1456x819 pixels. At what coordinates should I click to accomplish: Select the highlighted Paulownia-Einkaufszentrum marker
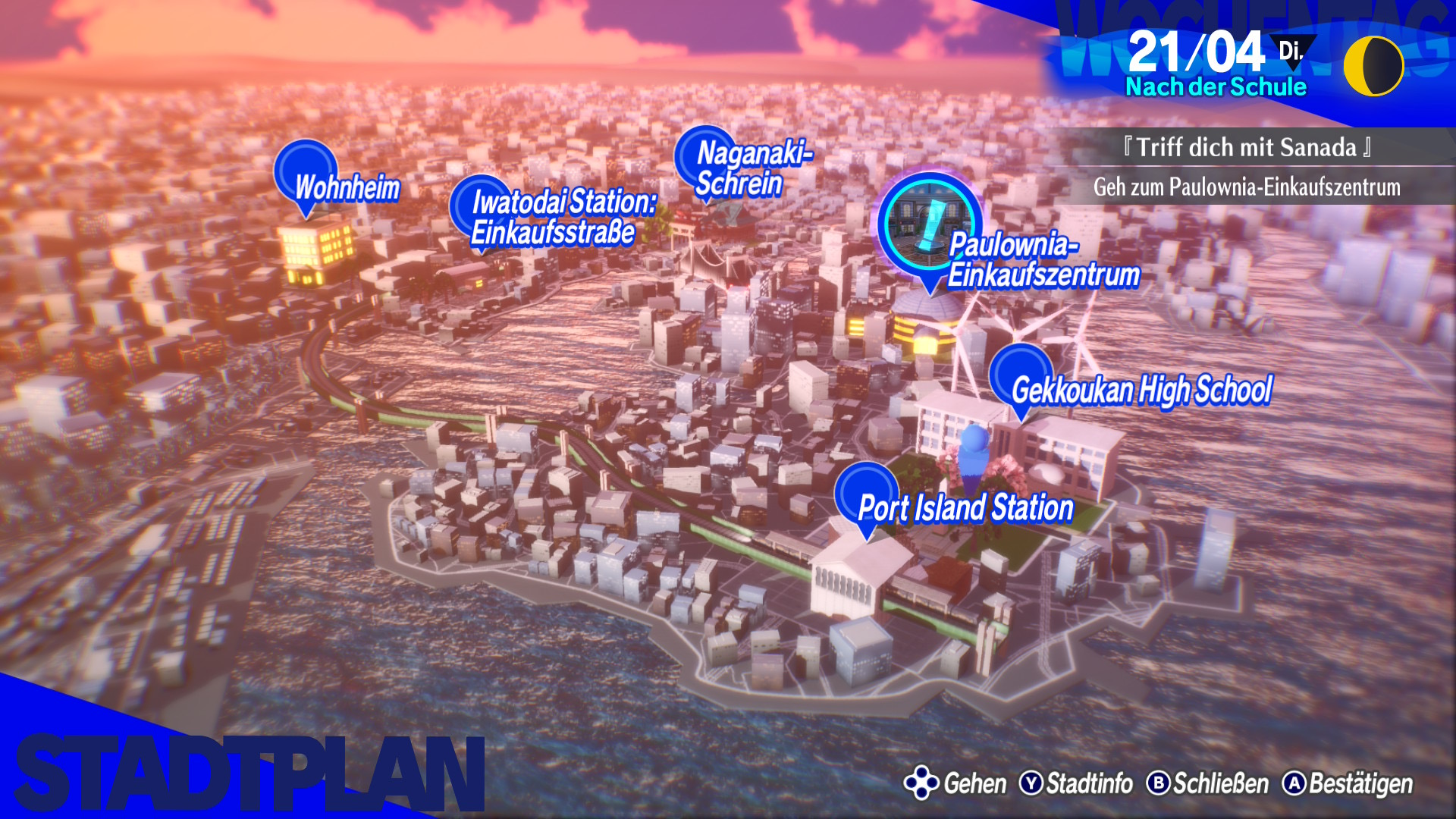click(x=930, y=224)
